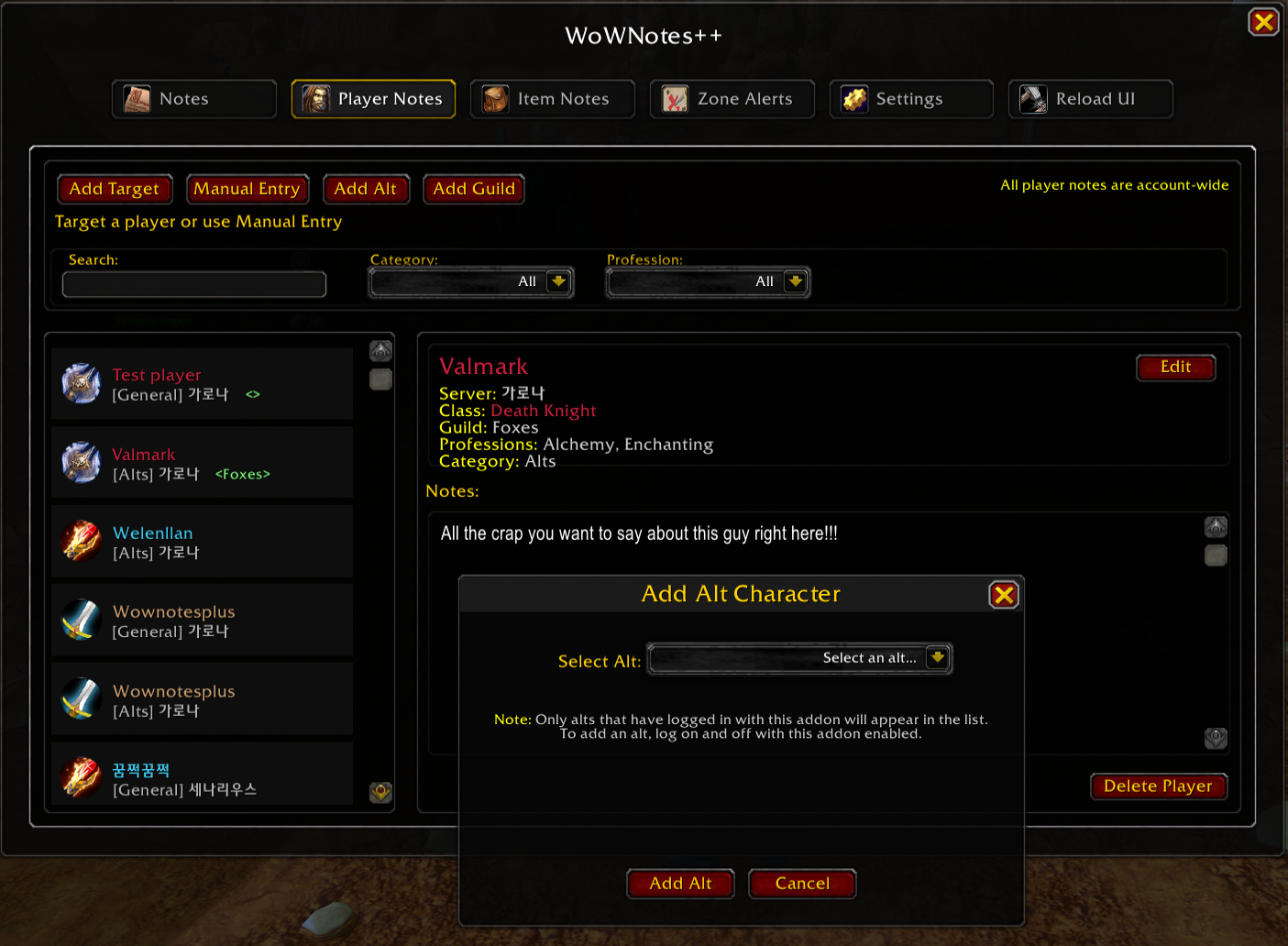Click the Zone Alerts map icon
Viewport: 1288px width, 946px height.
click(675, 98)
